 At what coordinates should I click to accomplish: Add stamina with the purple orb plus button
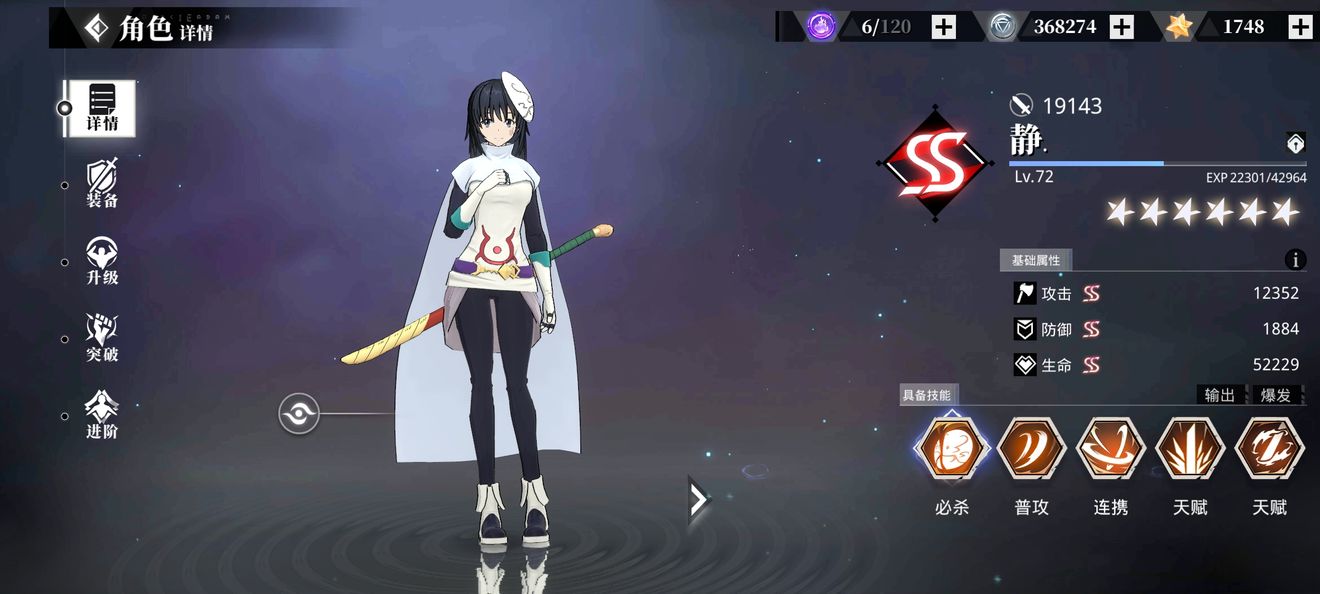coord(944,27)
